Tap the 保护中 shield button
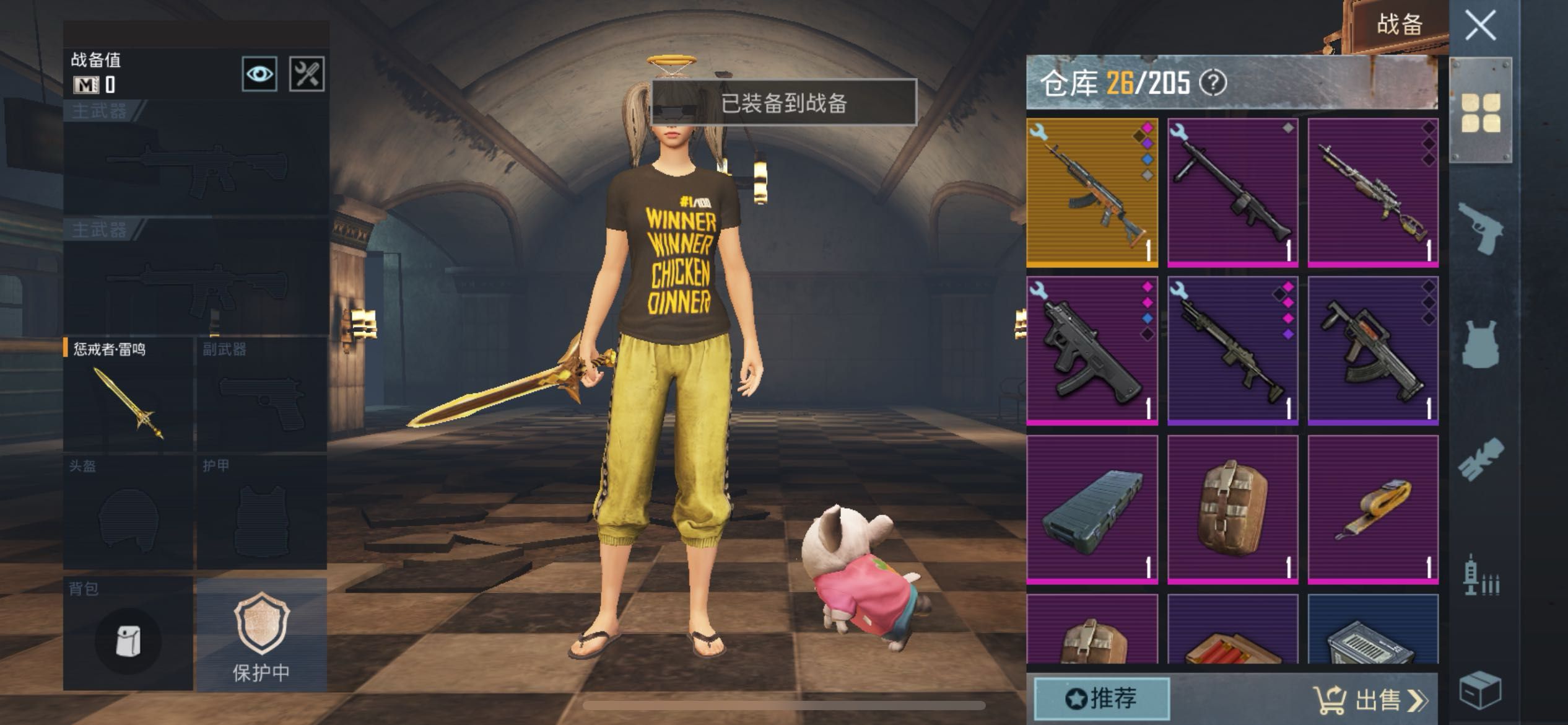 pyautogui.click(x=261, y=635)
